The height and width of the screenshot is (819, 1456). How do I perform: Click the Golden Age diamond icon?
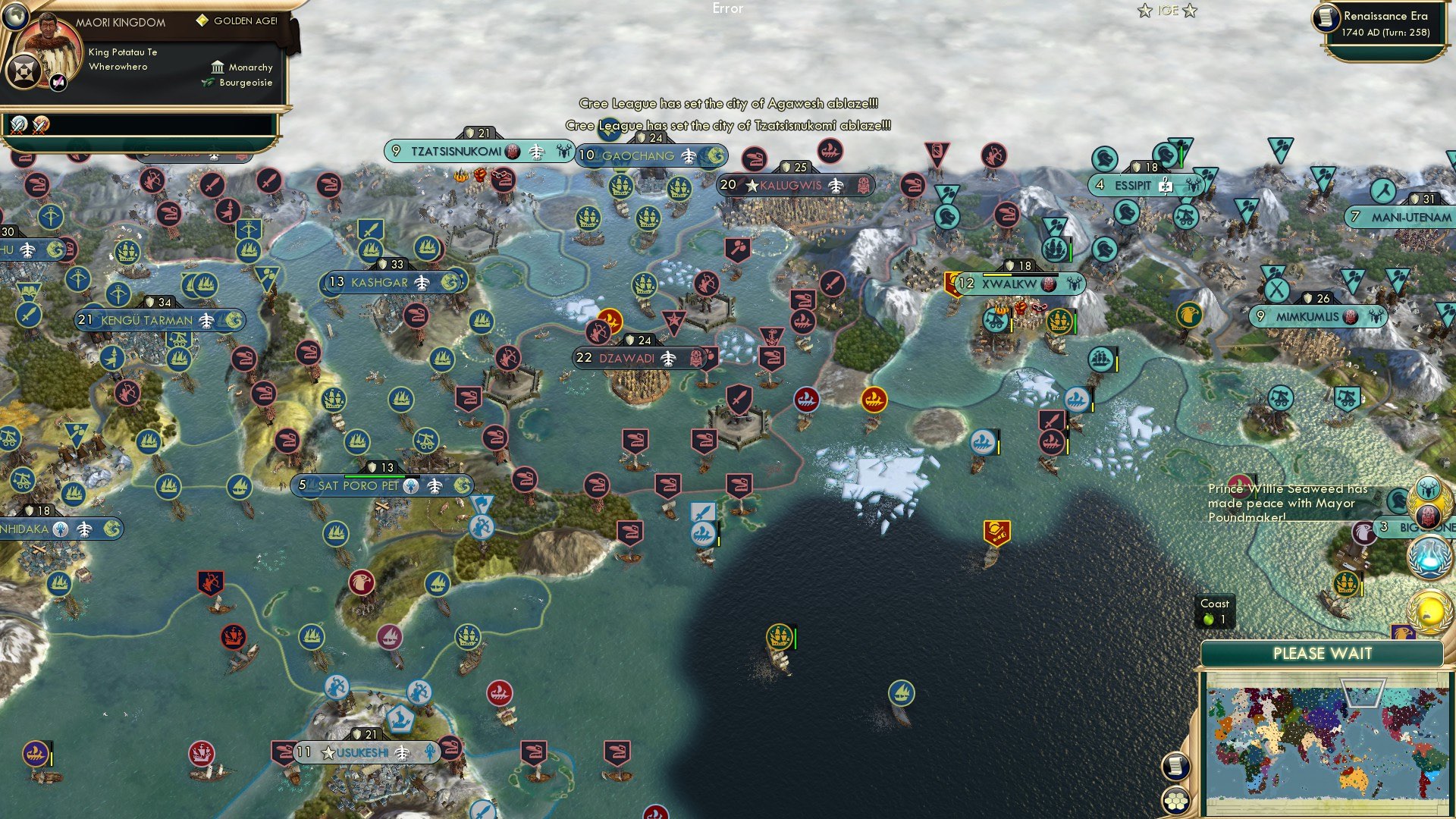201,20
